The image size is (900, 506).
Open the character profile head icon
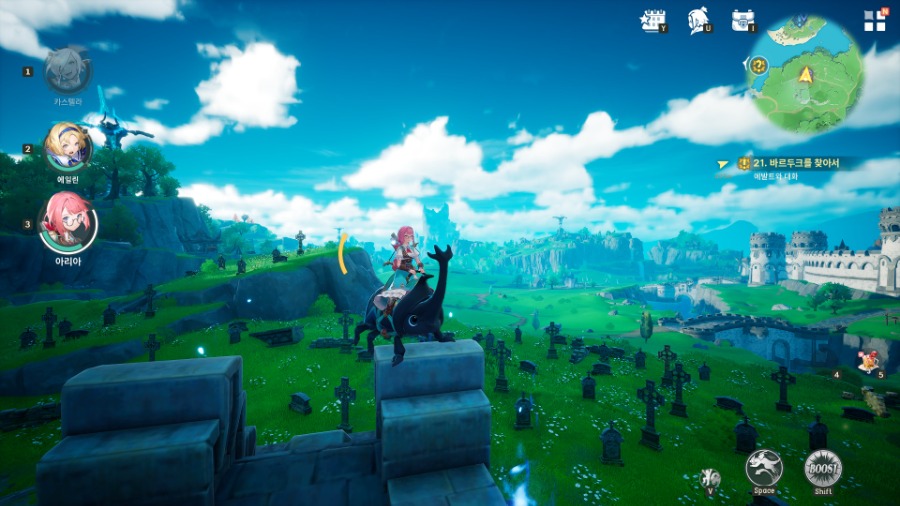pyautogui.click(x=699, y=20)
